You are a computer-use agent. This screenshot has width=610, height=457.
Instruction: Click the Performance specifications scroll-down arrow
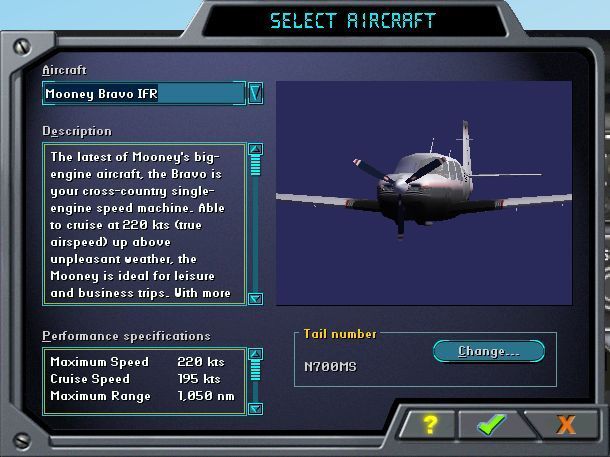[255, 408]
